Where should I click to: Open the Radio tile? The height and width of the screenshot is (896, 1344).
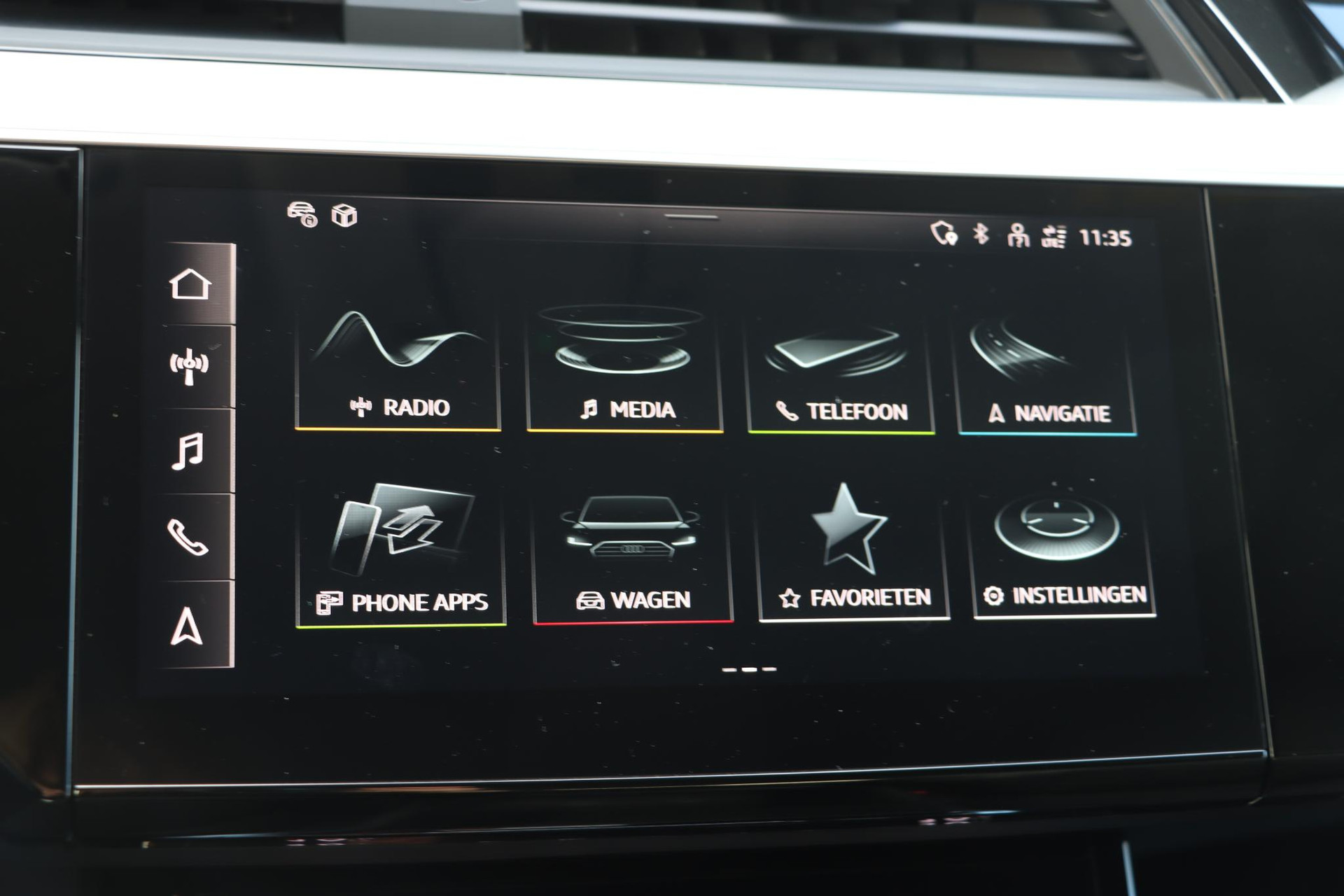398,370
